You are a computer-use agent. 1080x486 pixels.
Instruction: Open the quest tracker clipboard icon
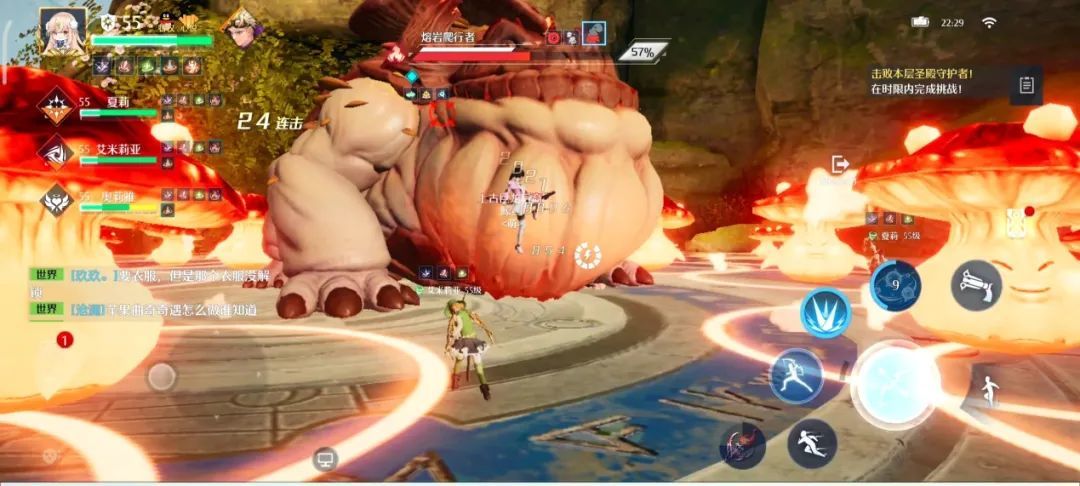tap(1026, 86)
